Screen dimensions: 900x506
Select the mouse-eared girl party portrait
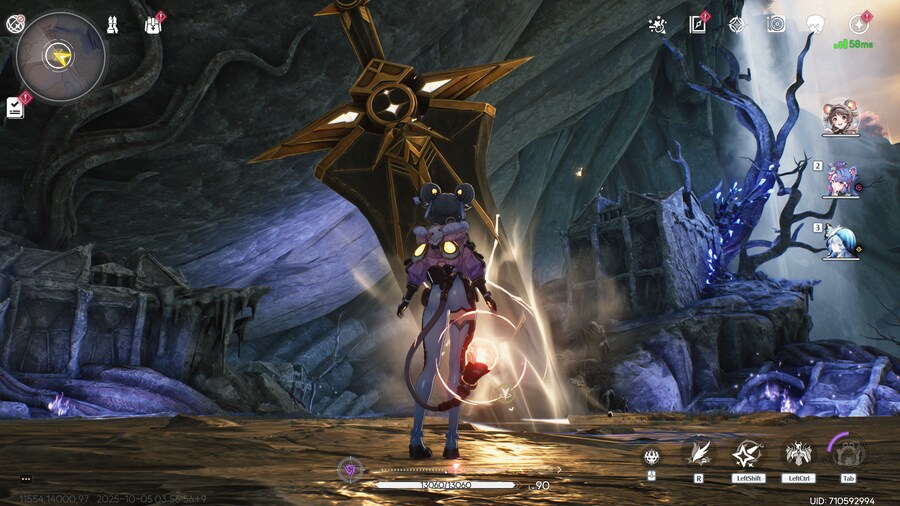[841, 119]
